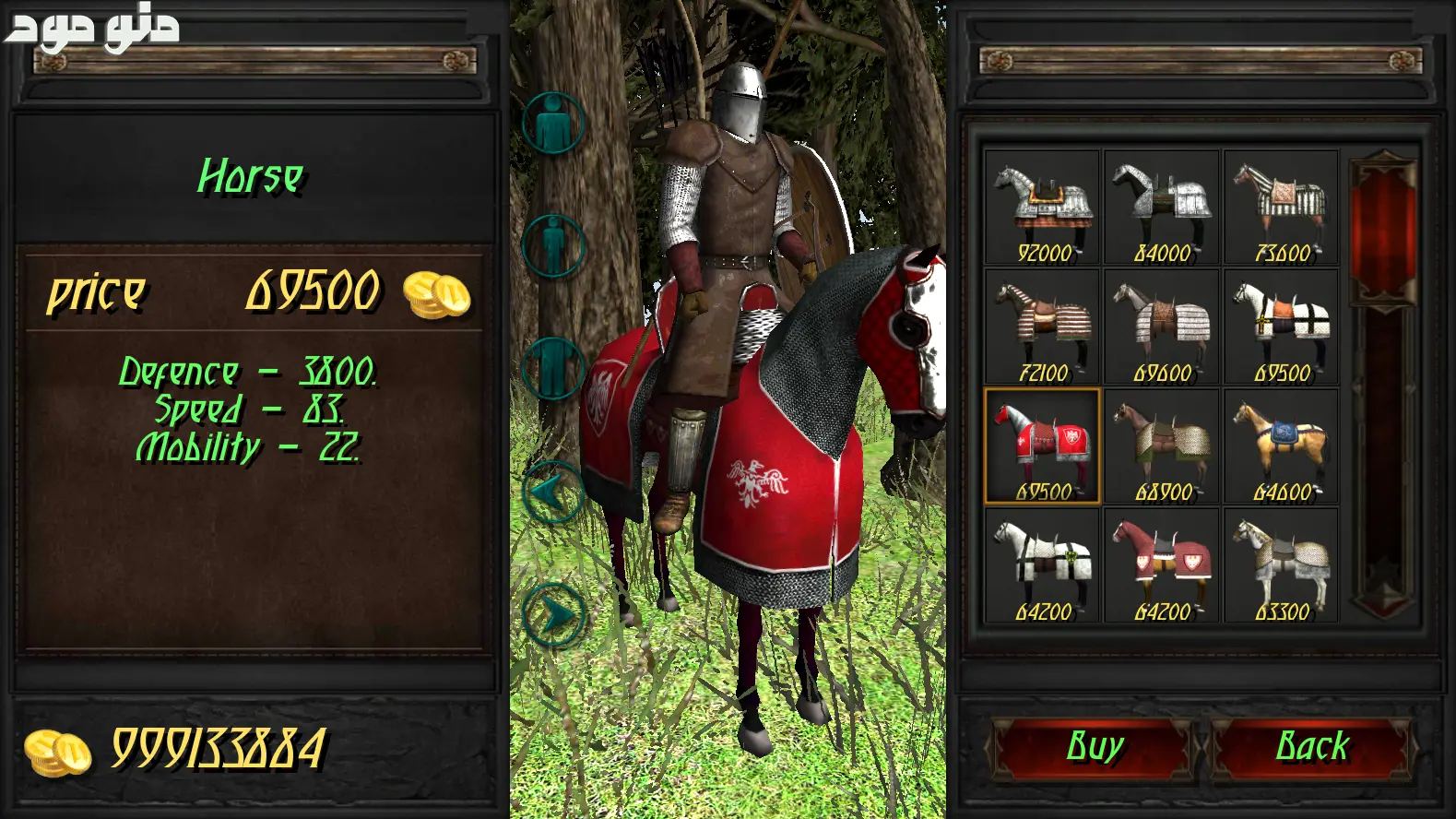Choose the 69600 scale-armored horse
This screenshot has height=819, width=1456.
[x=1162, y=327]
